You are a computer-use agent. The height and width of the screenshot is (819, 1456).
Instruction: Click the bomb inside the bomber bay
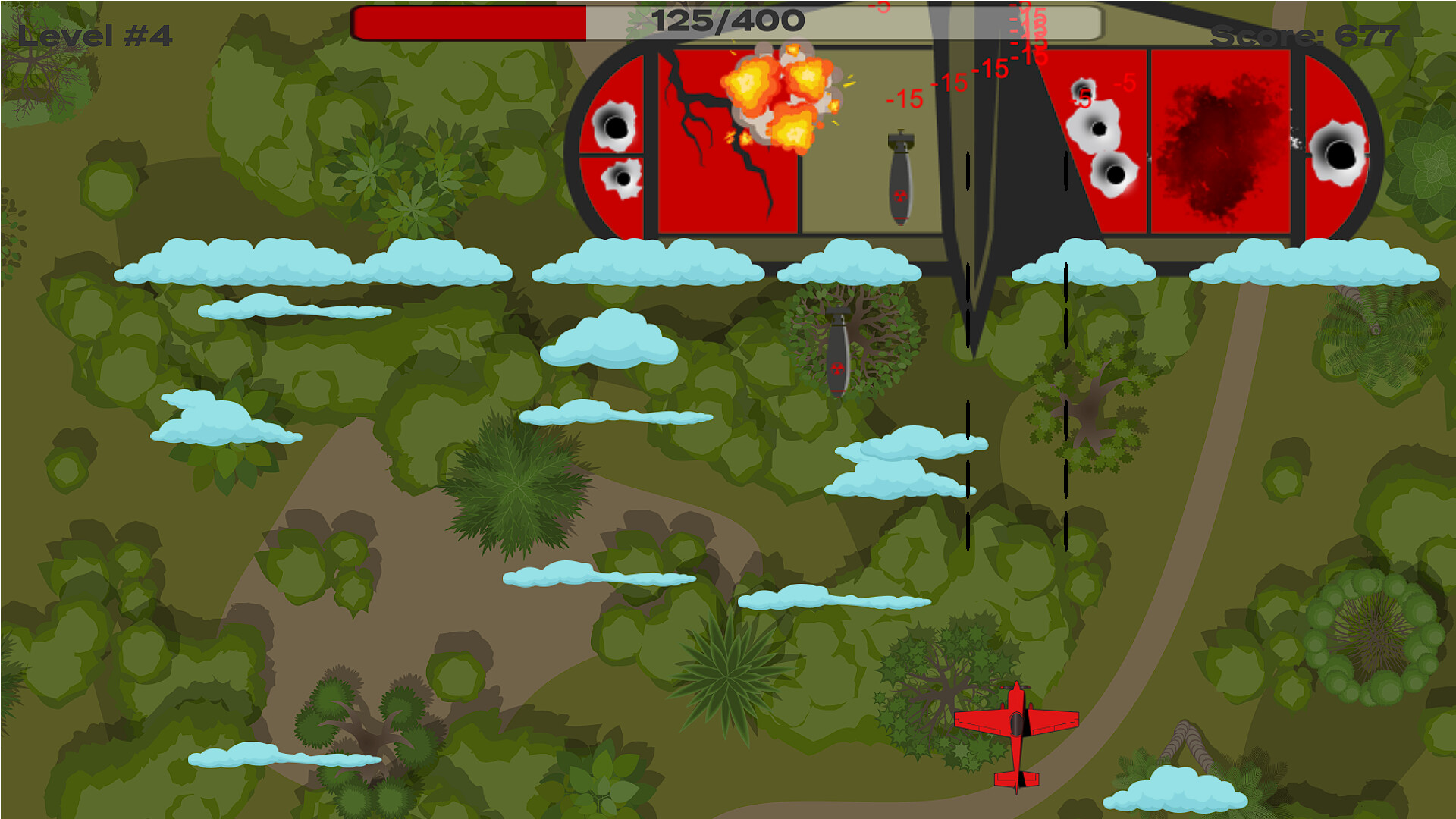(x=902, y=174)
